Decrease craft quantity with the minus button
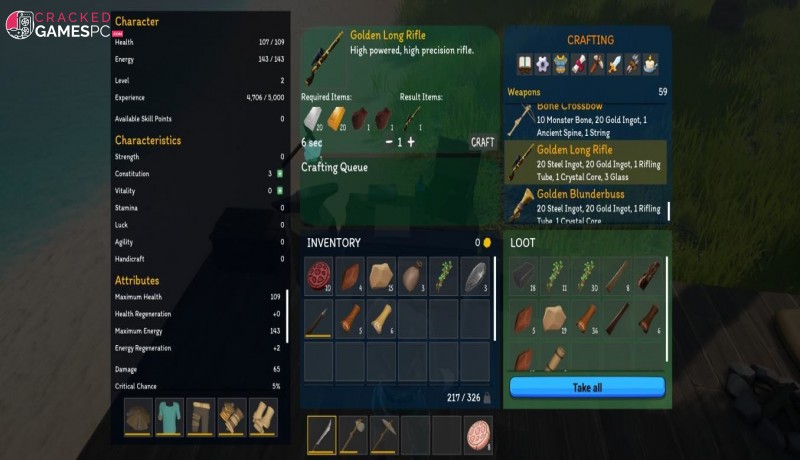 pos(389,142)
